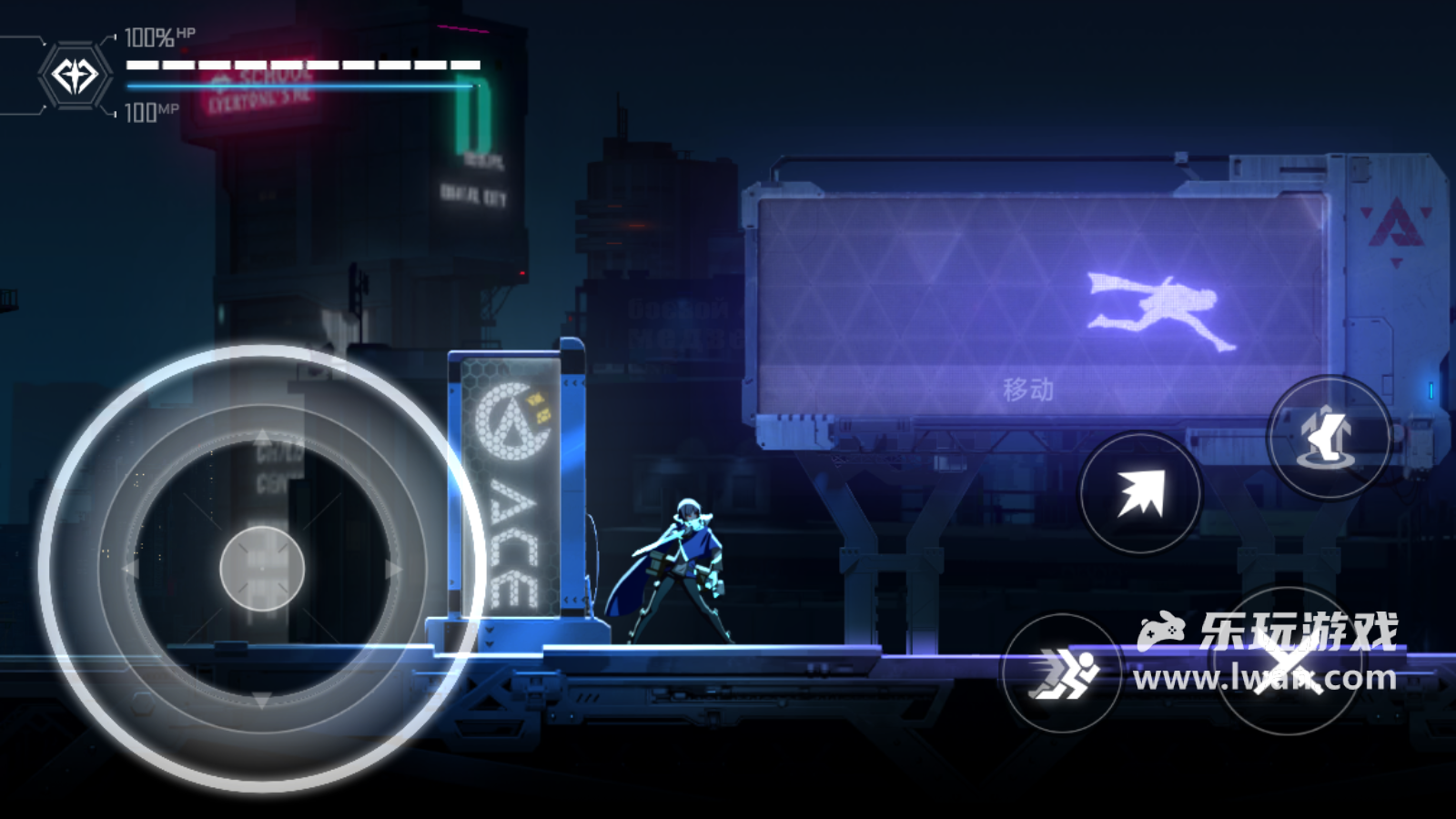Tap the jump button with upward arrow
This screenshot has width=1456, height=819.
pos(1329,438)
